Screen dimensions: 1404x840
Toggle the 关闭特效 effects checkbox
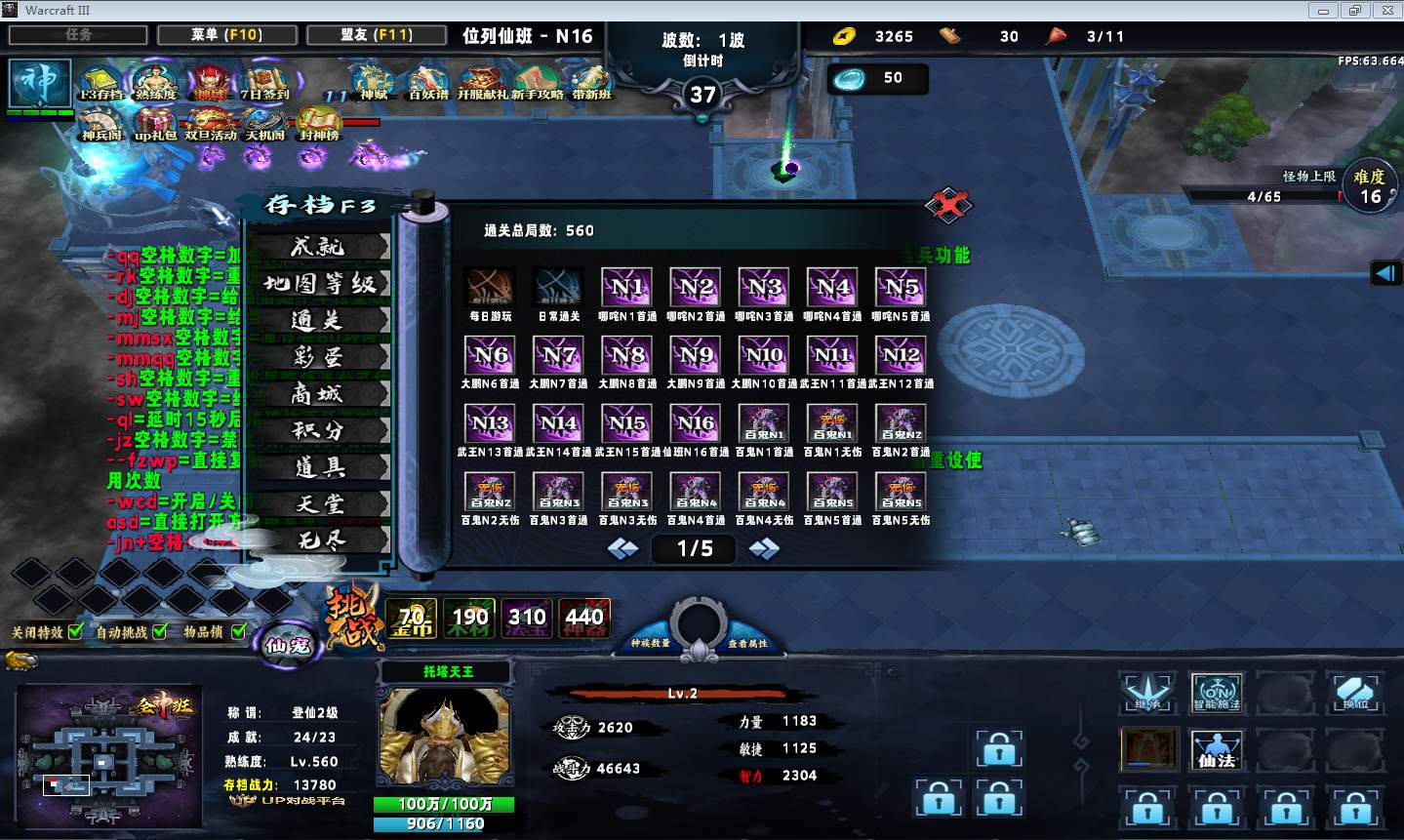pos(76,631)
